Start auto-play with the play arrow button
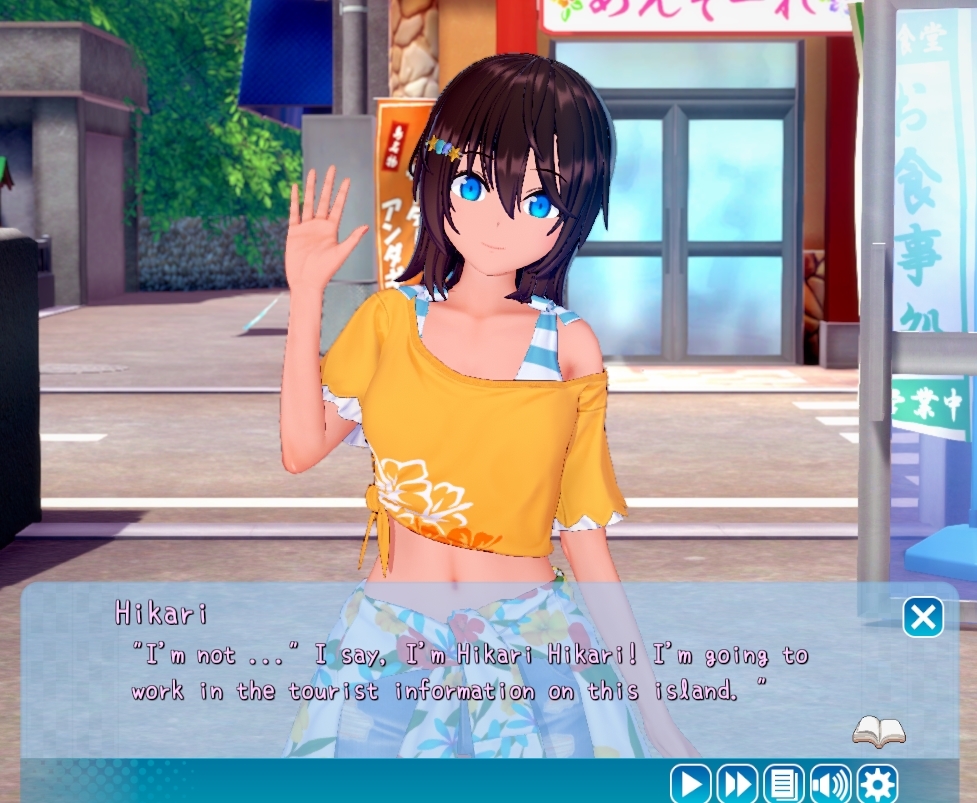Viewport: 977px width, 803px height. (690, 783)
